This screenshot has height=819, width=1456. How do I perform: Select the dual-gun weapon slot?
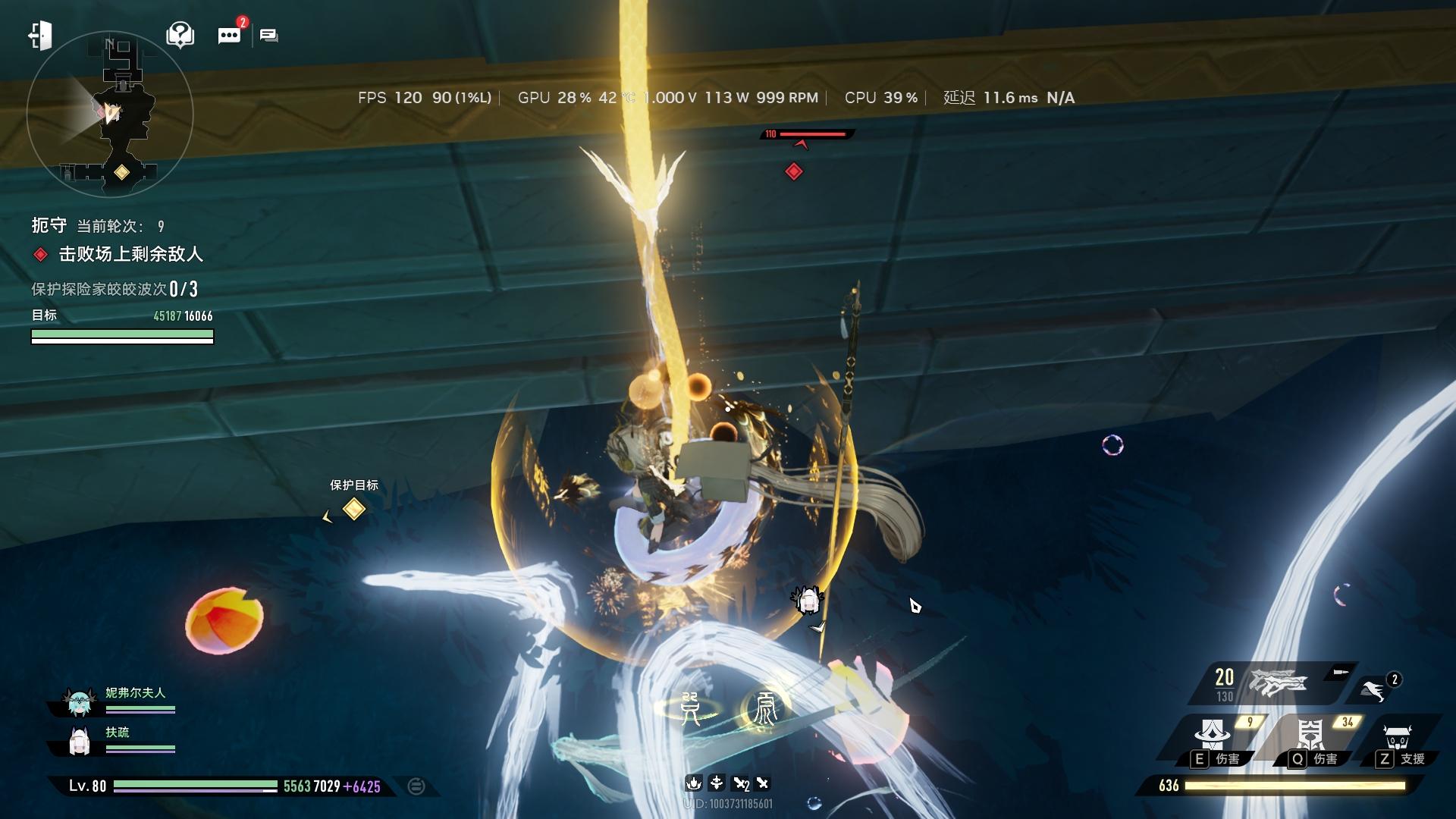[1279, 682]
